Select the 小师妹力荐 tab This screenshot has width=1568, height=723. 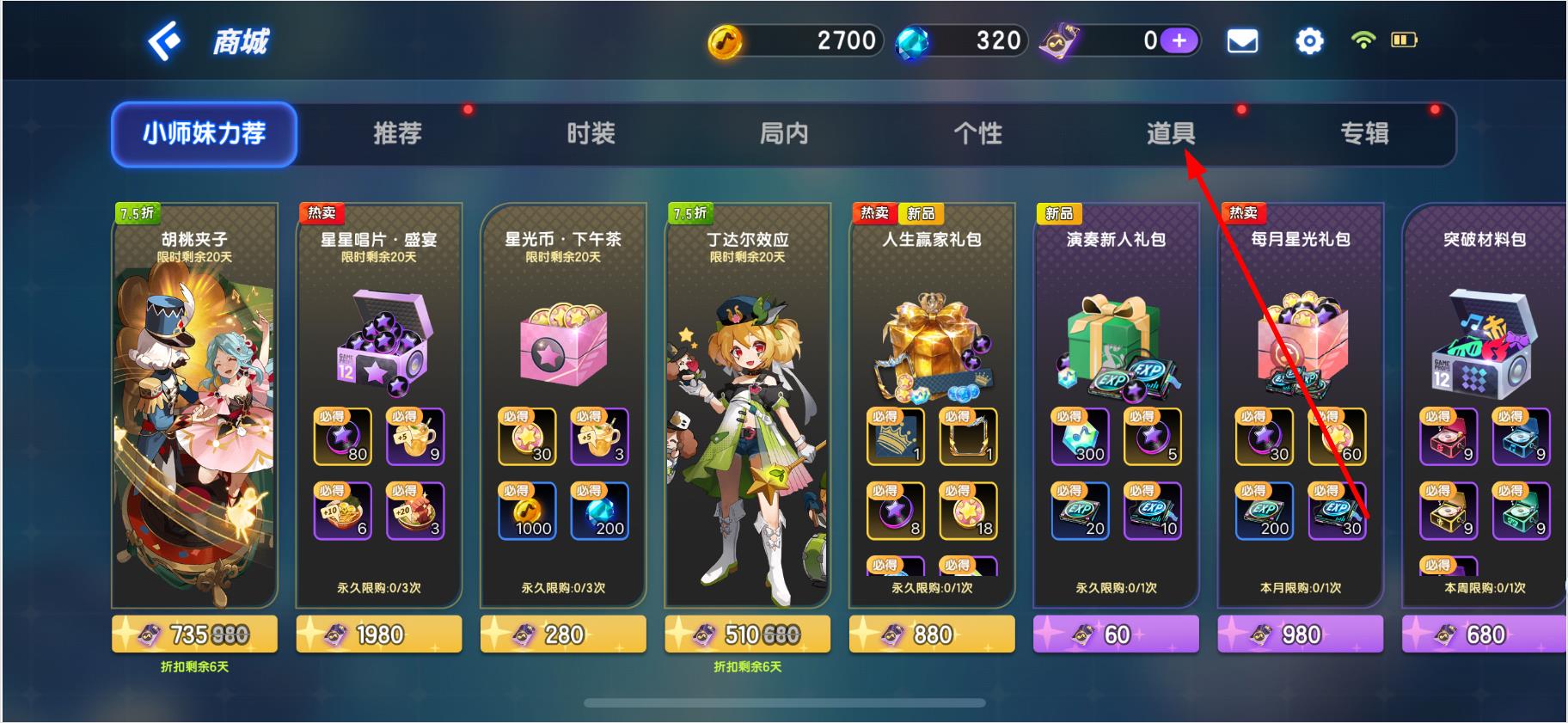tap(204, 133)
